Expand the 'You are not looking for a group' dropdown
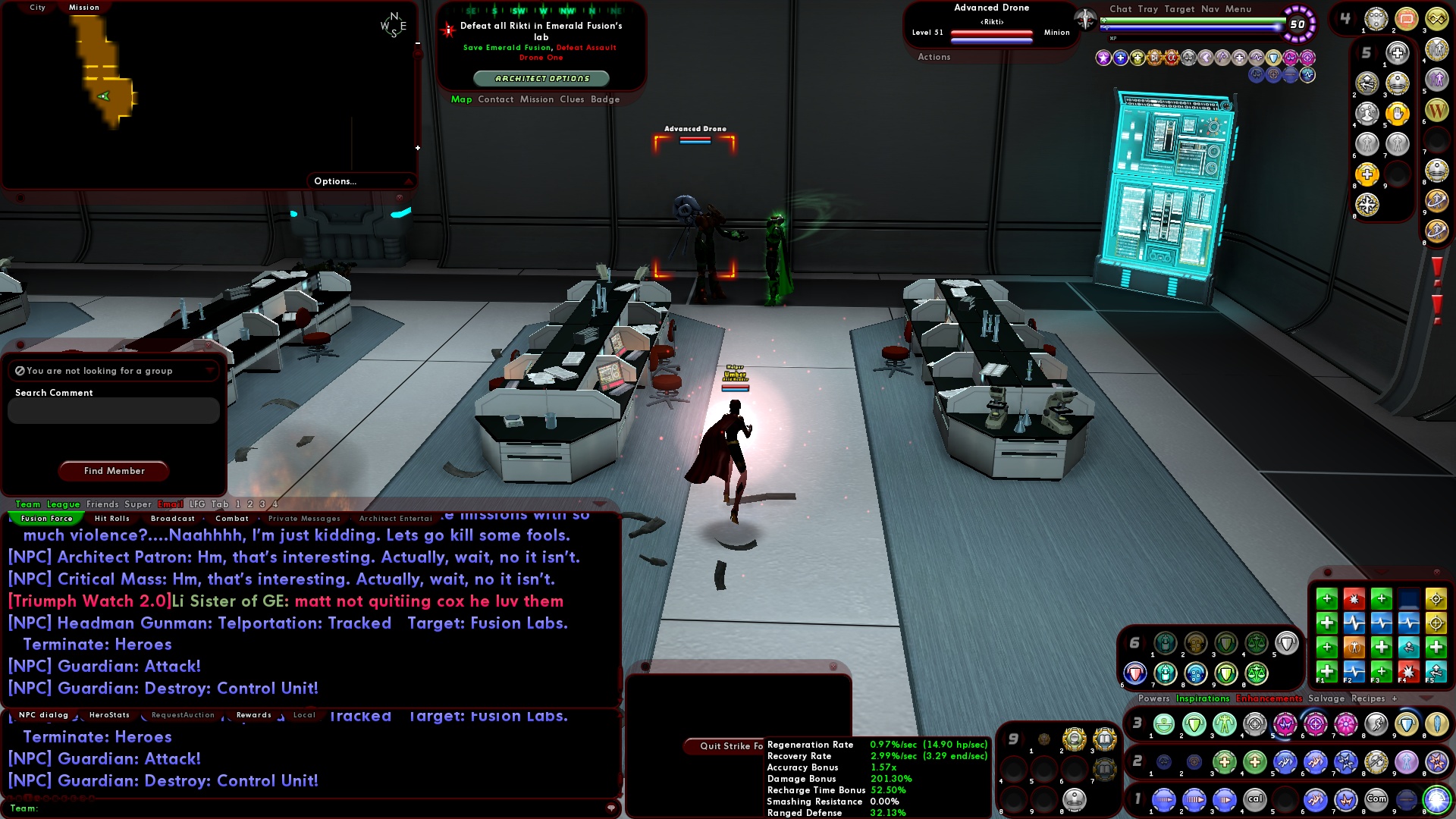This screenshot has height=819, width=1456. (x=211, y=370)
